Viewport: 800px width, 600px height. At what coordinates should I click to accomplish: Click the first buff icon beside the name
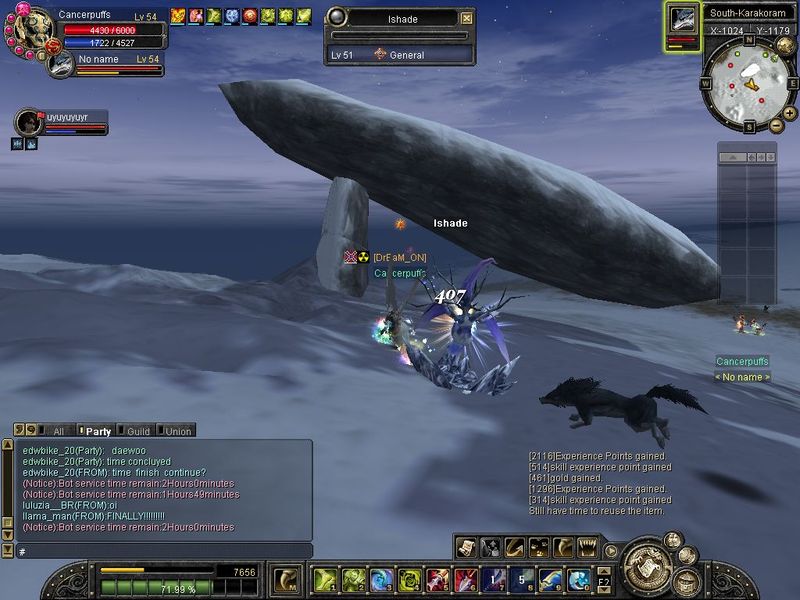point(178,16)
